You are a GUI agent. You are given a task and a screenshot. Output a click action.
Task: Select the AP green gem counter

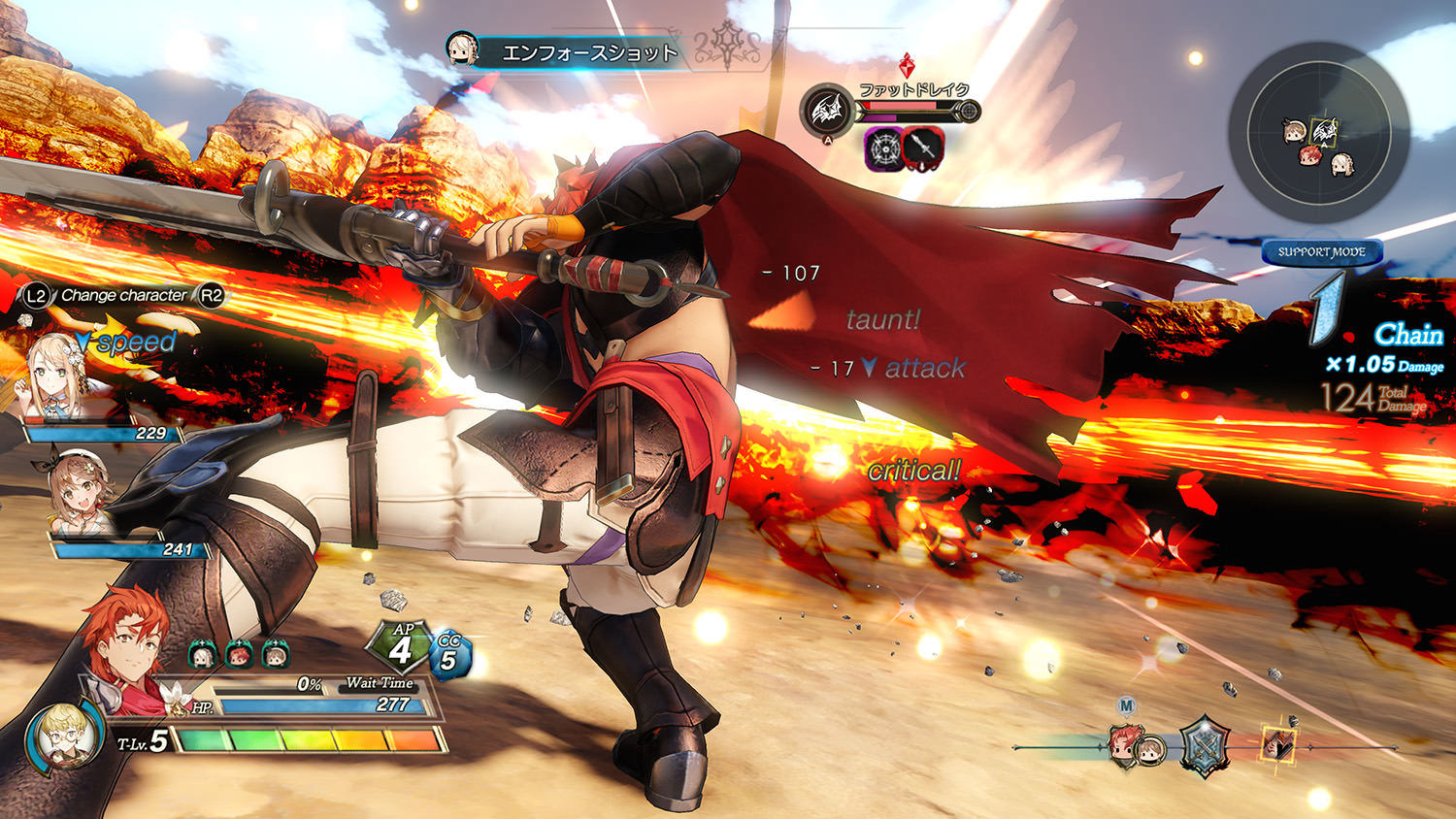[x=401, y=647]
